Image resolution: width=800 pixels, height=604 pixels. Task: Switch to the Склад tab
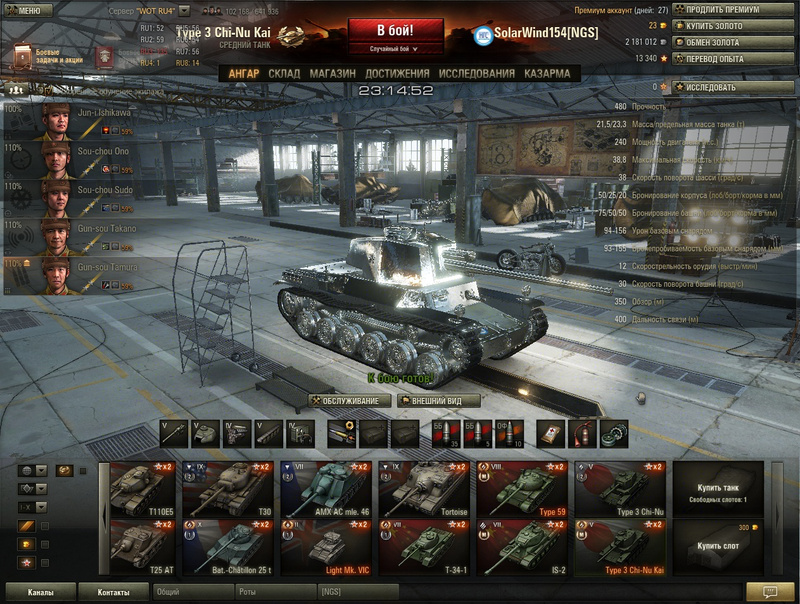click(x=285, y=74)
